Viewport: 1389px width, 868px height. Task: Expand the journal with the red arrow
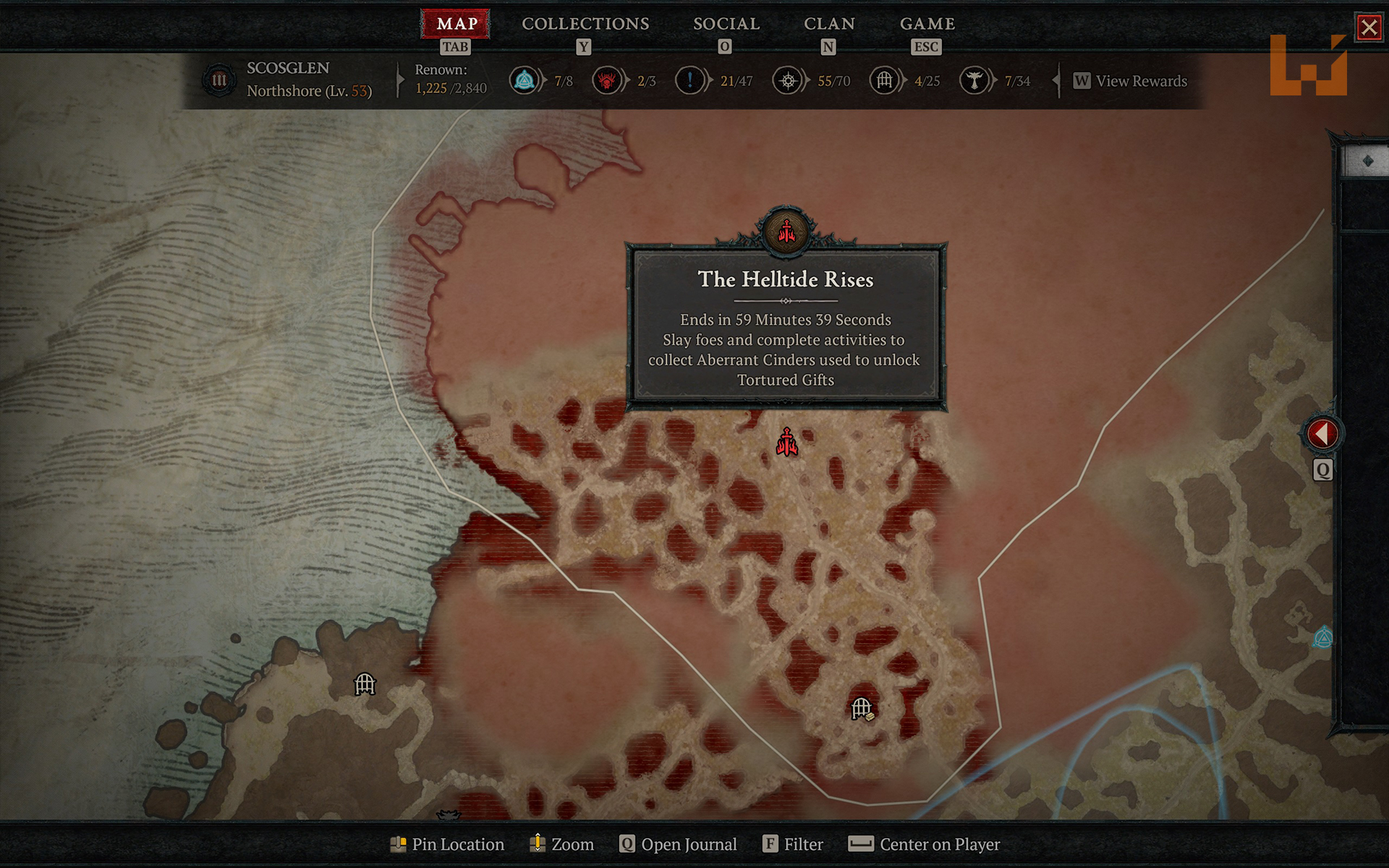[1322, 434]
